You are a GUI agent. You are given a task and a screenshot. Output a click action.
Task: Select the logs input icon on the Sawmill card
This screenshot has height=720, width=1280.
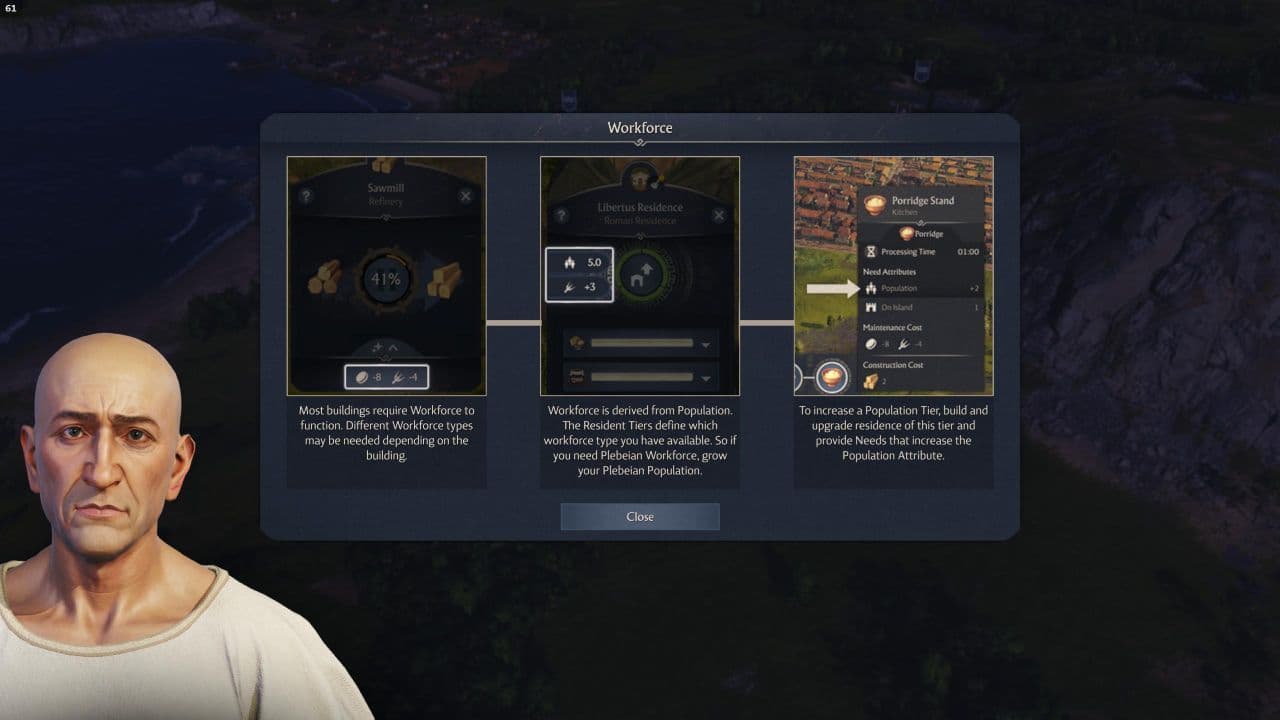click(324, 280)
